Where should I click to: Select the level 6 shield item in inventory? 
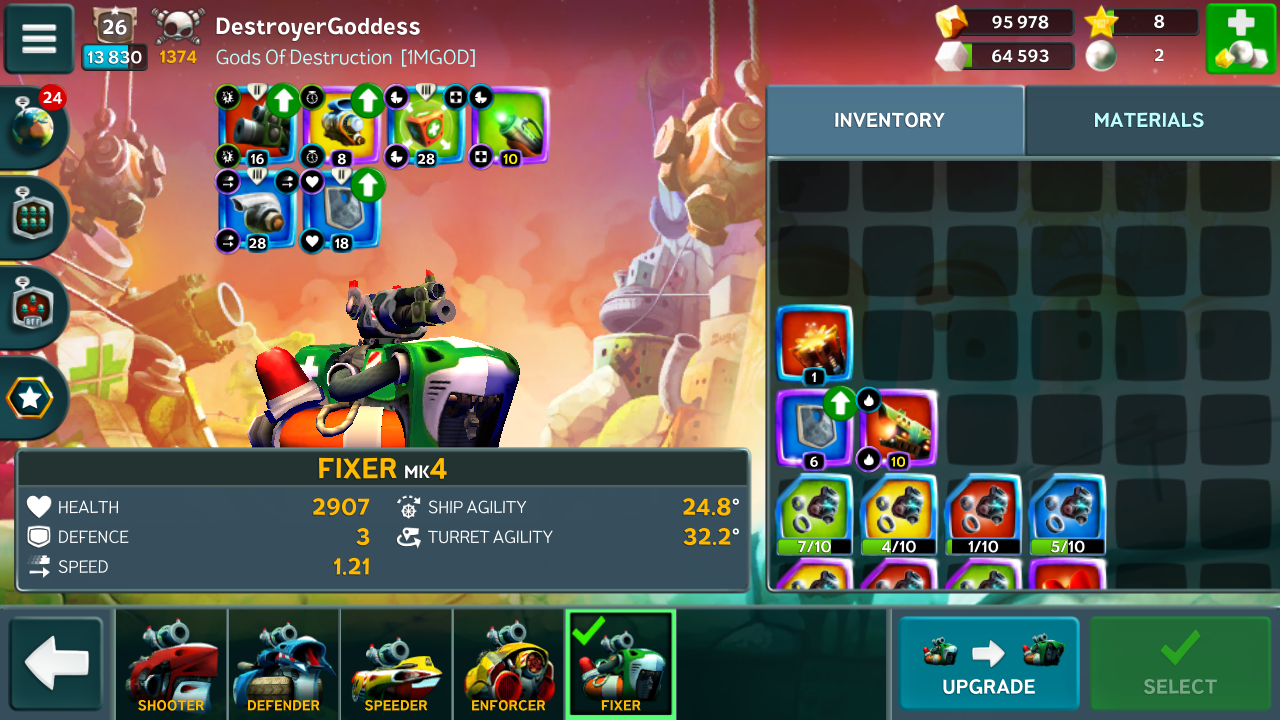[x=814, y=428]
